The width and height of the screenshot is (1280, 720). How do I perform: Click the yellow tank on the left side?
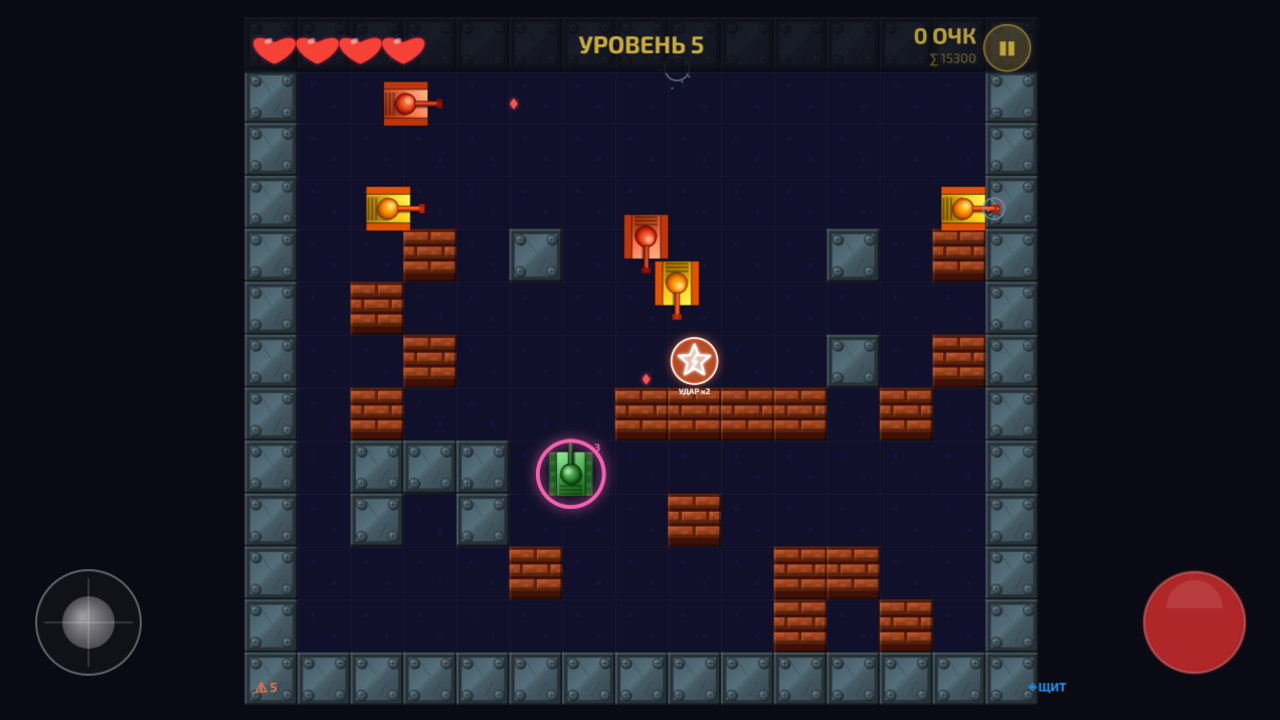point(390,207)
